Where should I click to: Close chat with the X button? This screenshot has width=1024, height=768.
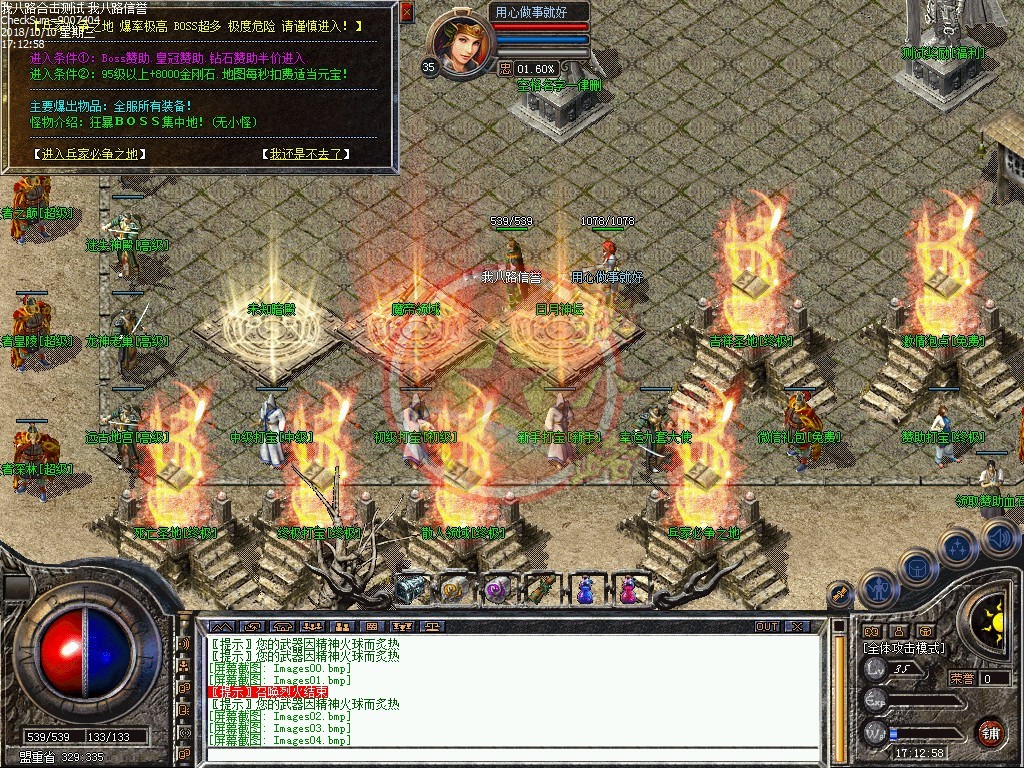click(x=796, y=626)
